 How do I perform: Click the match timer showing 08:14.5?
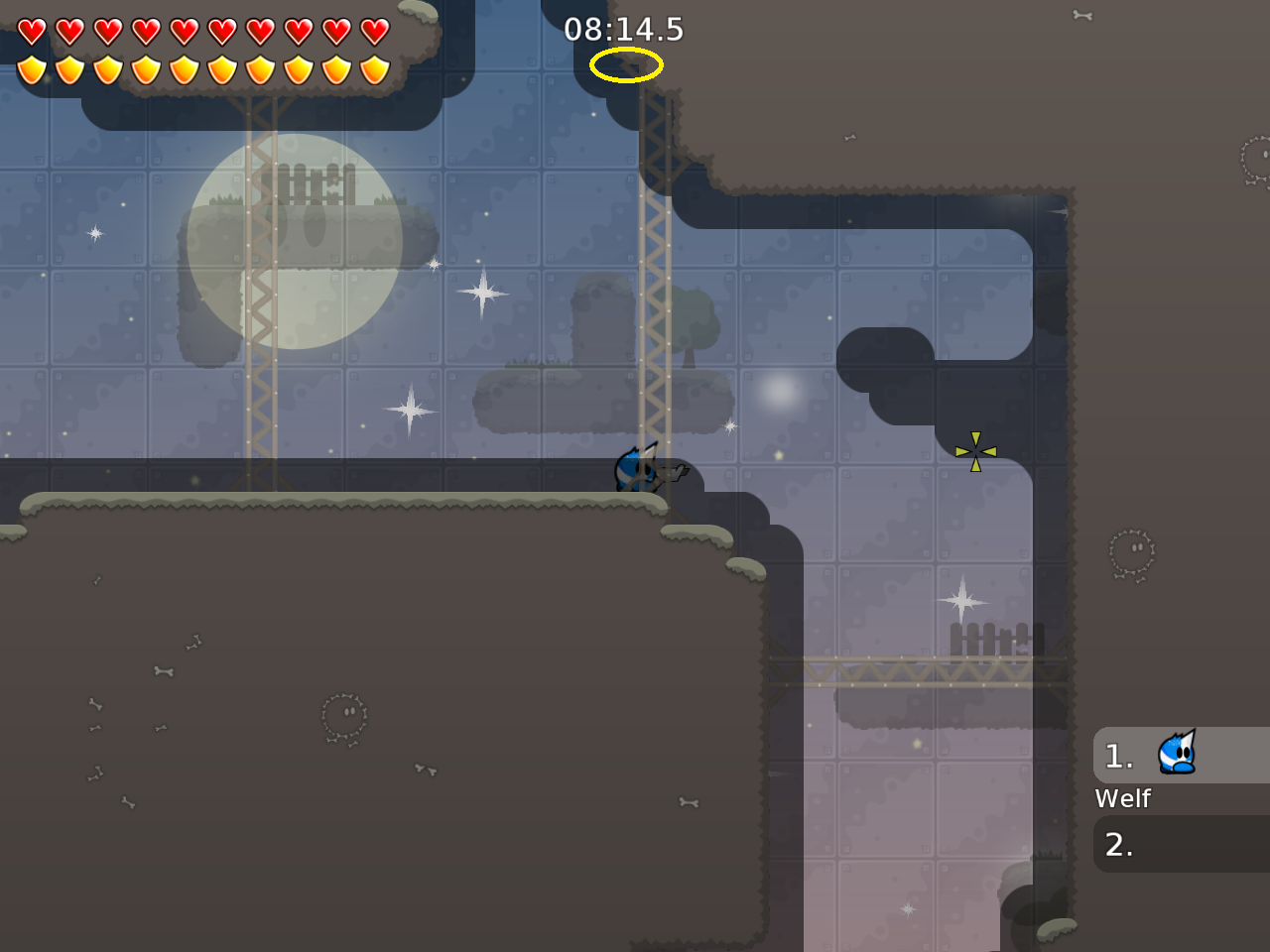pos(623,31)
